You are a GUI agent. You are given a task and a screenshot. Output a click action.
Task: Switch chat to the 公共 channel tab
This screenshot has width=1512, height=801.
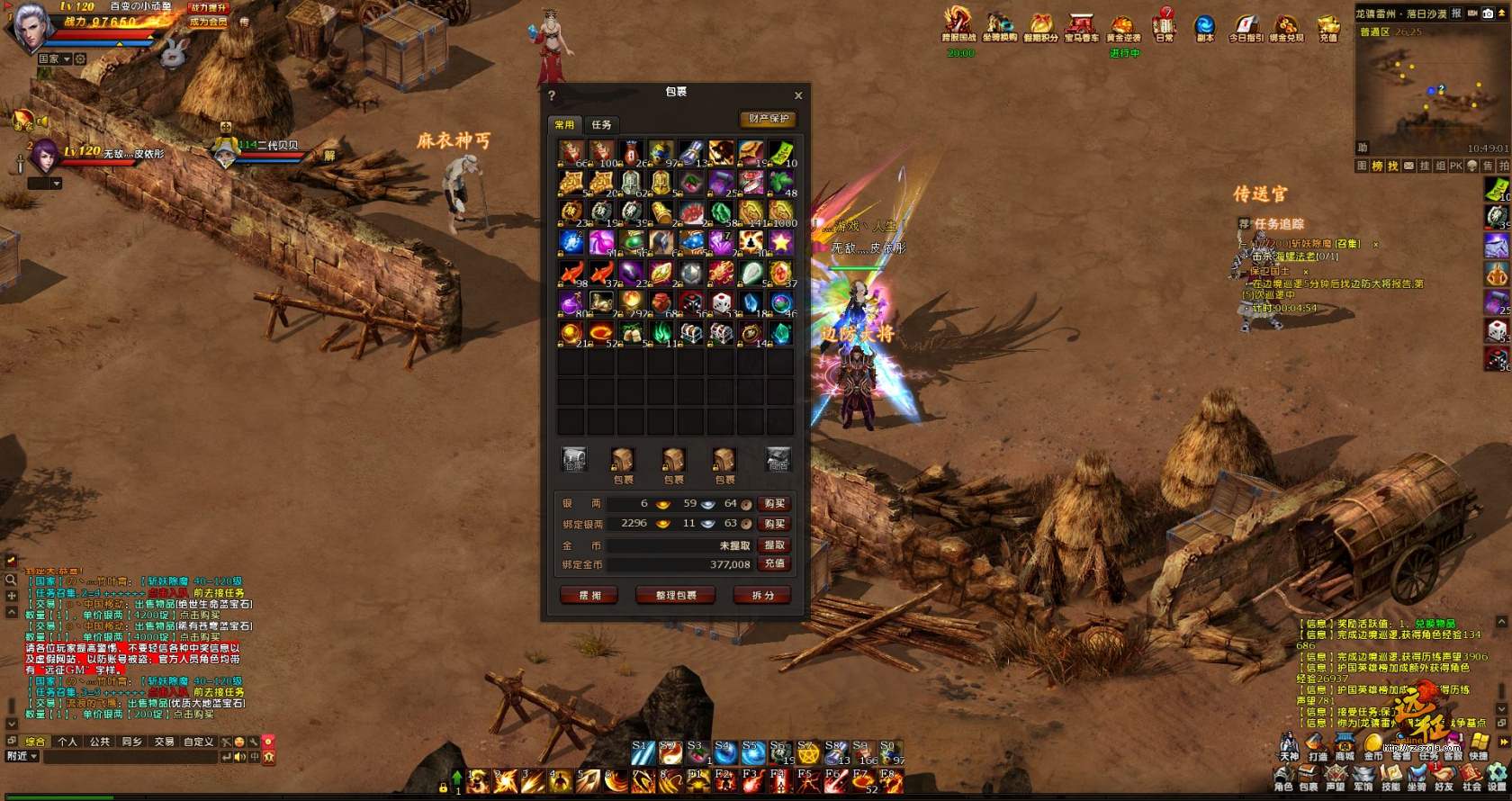pos(99,742)
